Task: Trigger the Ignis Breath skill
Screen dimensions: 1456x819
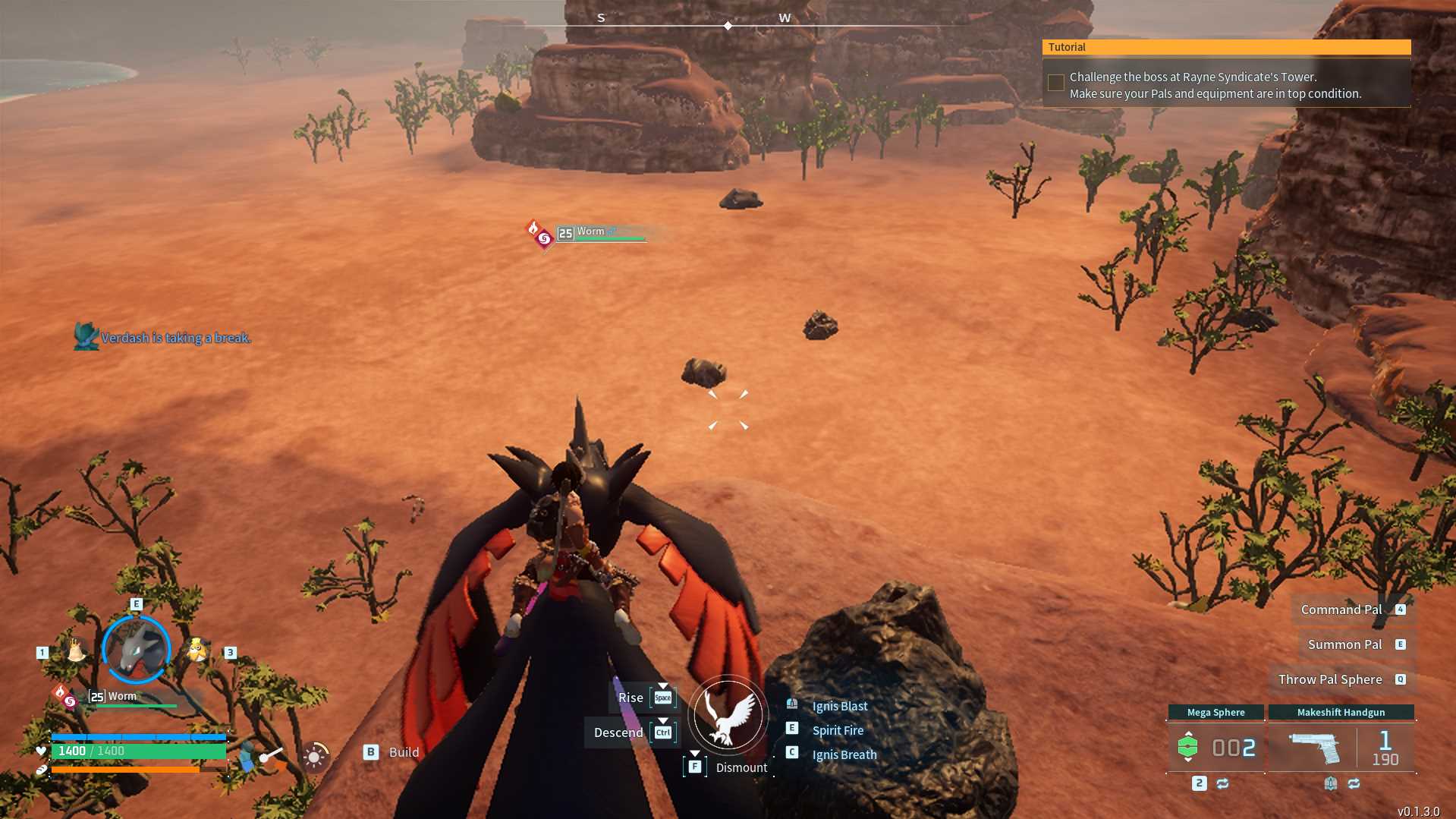Action: tap(844, 754)
